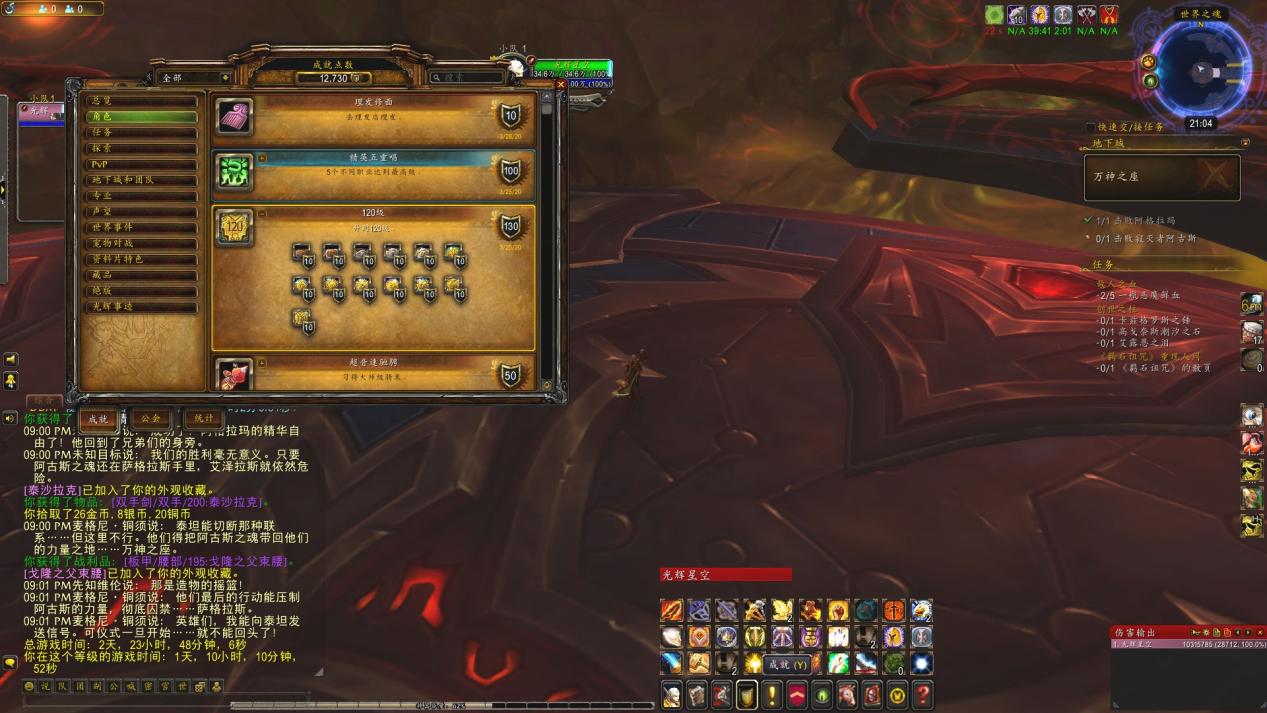The width and height of the screenshot is (1267, 713).
Task: Select the 声望 achievement category
Action: point(139,212)
